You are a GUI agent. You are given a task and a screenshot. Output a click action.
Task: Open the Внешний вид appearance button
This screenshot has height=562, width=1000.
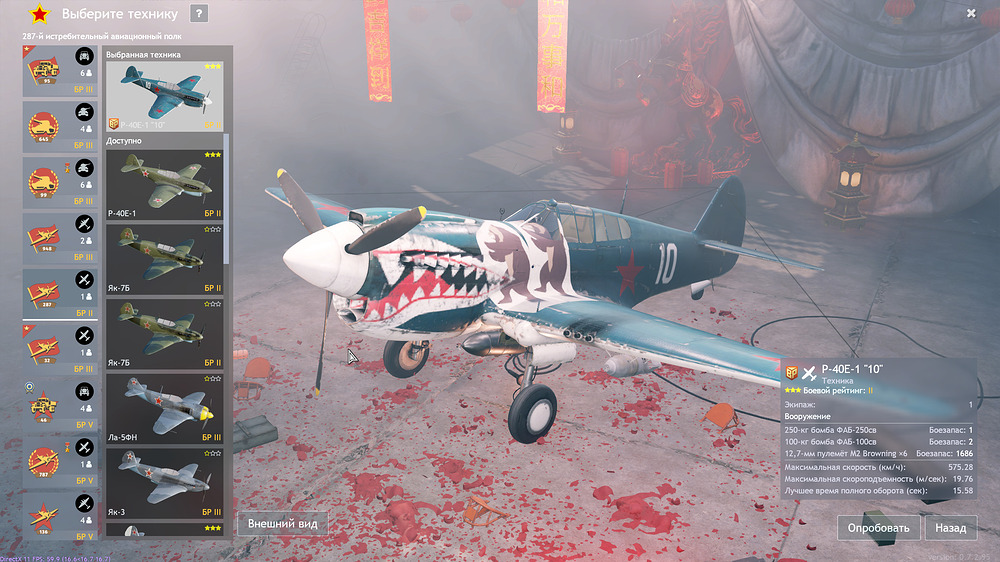[x=283, y=524]
